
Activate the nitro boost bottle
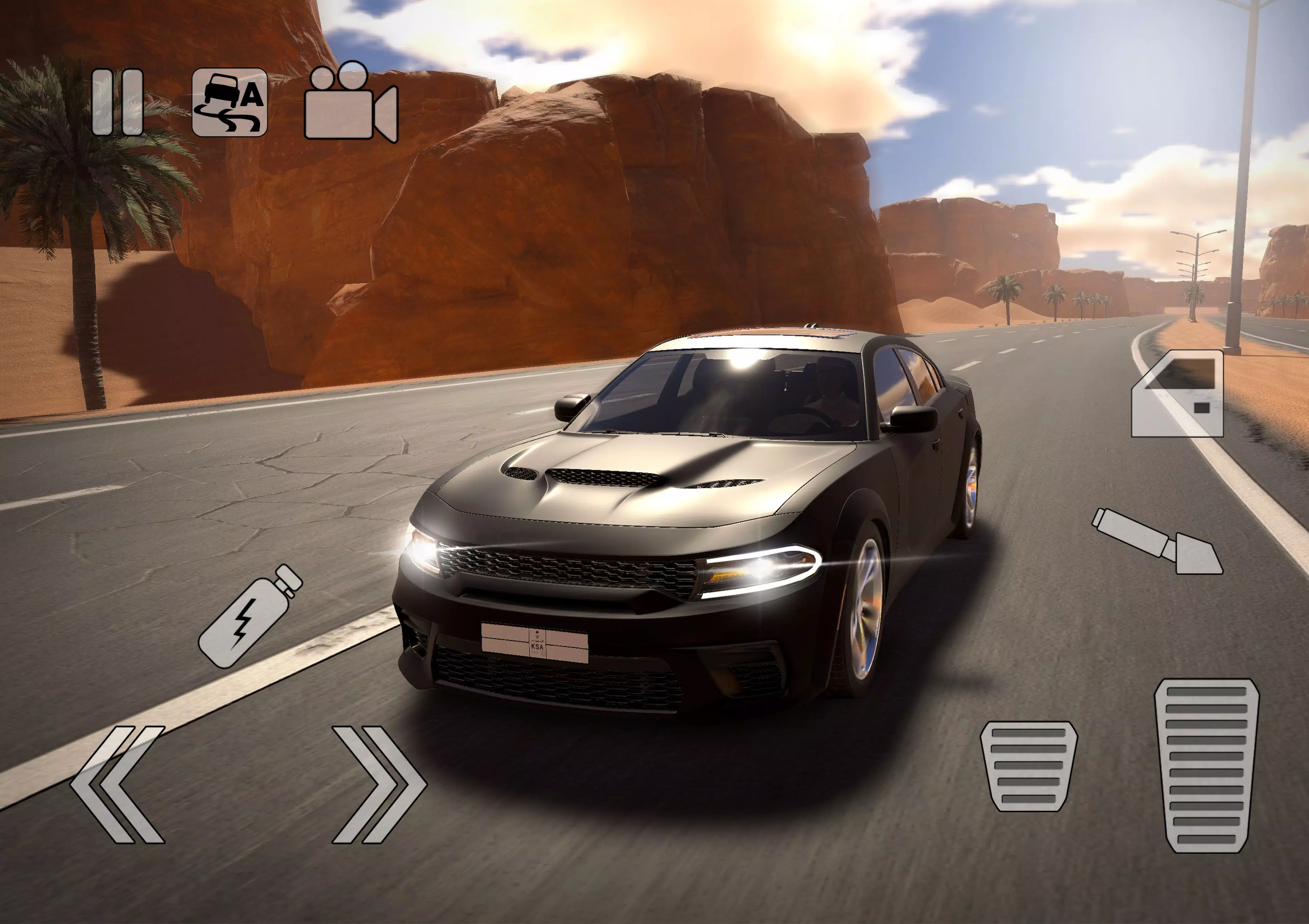[x=250, y=617]
